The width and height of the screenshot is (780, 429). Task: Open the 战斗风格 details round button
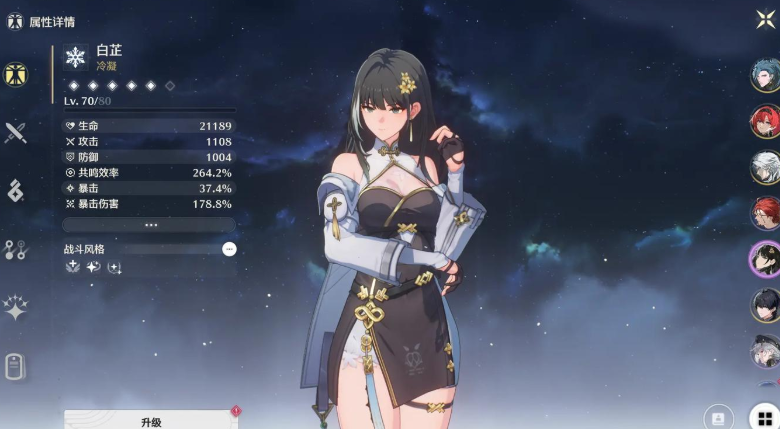[229, 248]
